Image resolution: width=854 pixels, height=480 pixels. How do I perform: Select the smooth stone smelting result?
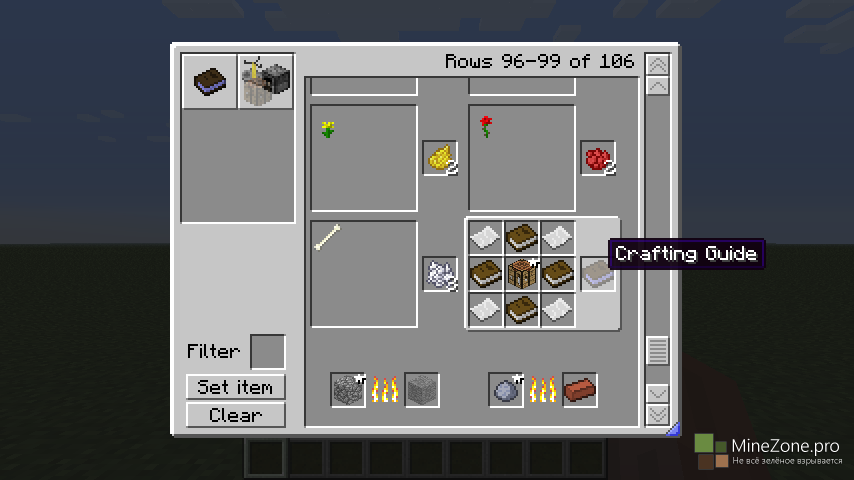tap(421, 389)
